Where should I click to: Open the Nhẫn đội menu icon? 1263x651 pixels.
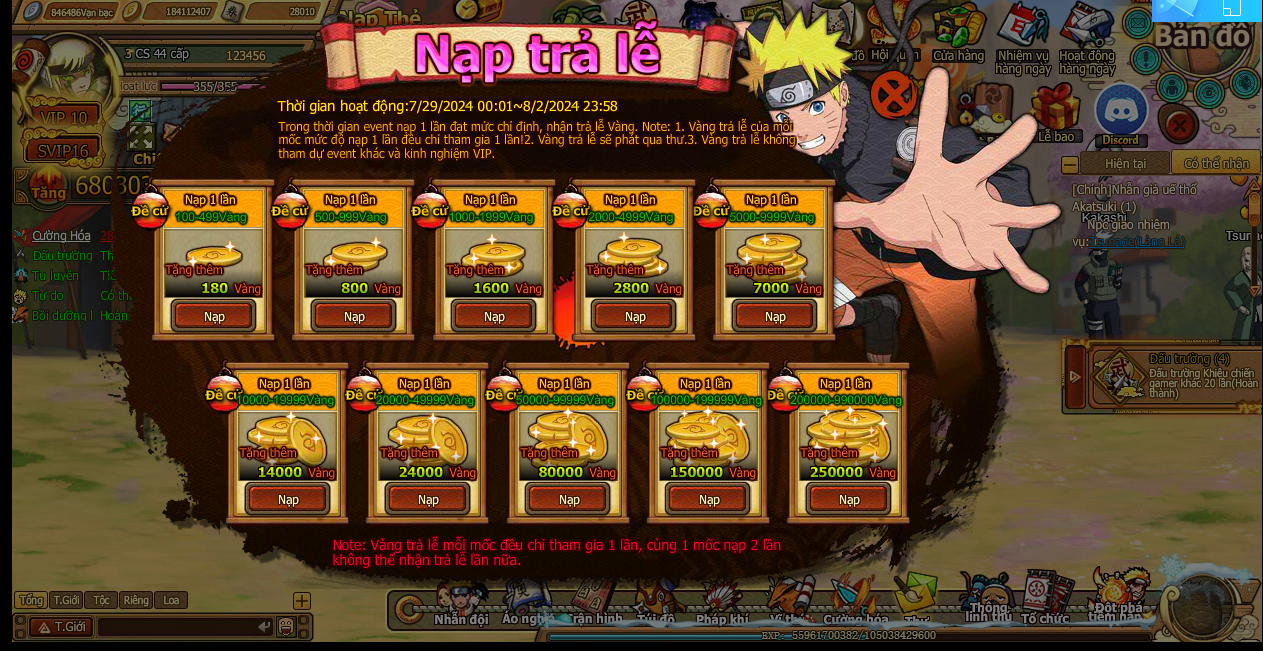coord(461,603)
